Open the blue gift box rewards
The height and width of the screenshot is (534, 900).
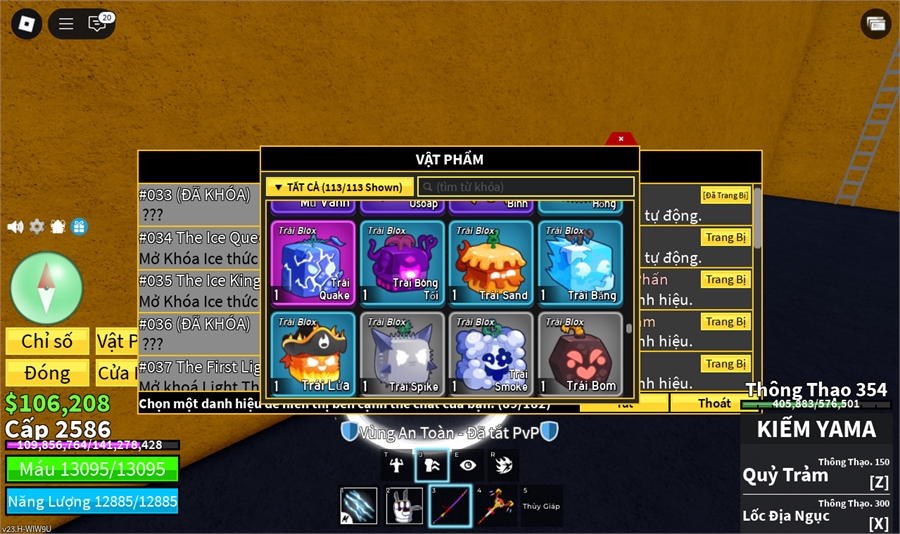(x=79, y=227)
